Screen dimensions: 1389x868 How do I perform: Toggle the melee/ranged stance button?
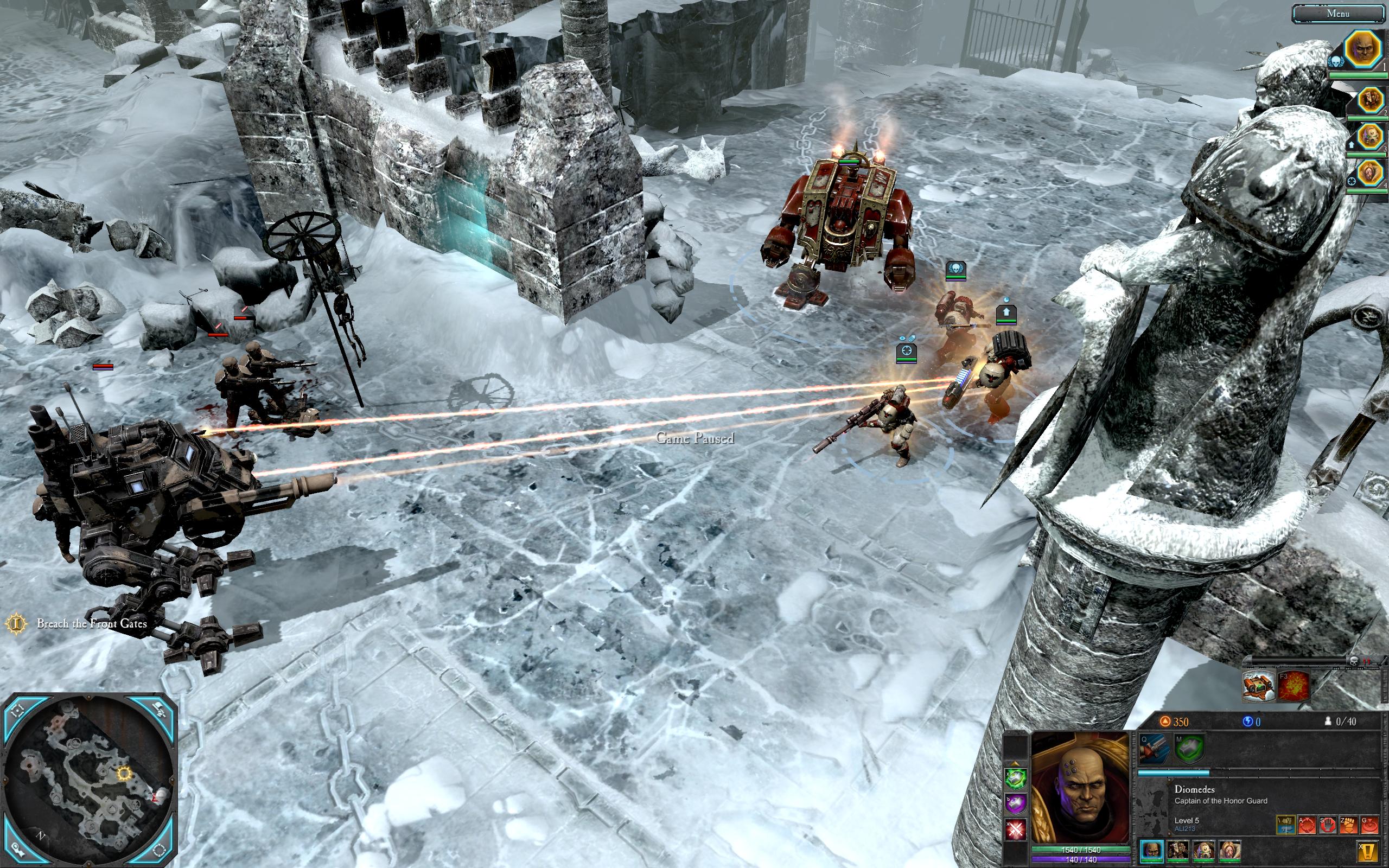[1286, 825]
